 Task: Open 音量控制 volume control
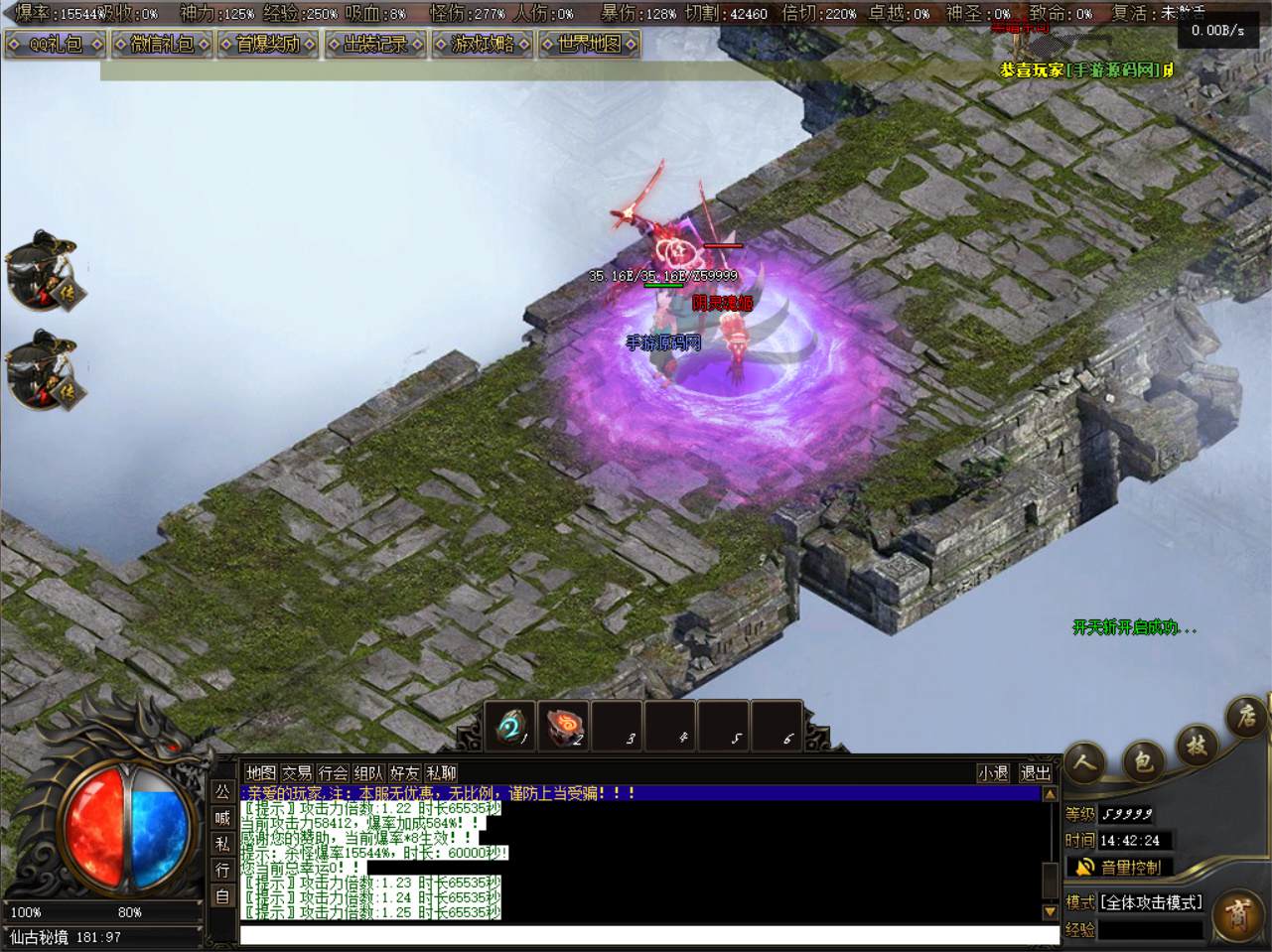1120,867
